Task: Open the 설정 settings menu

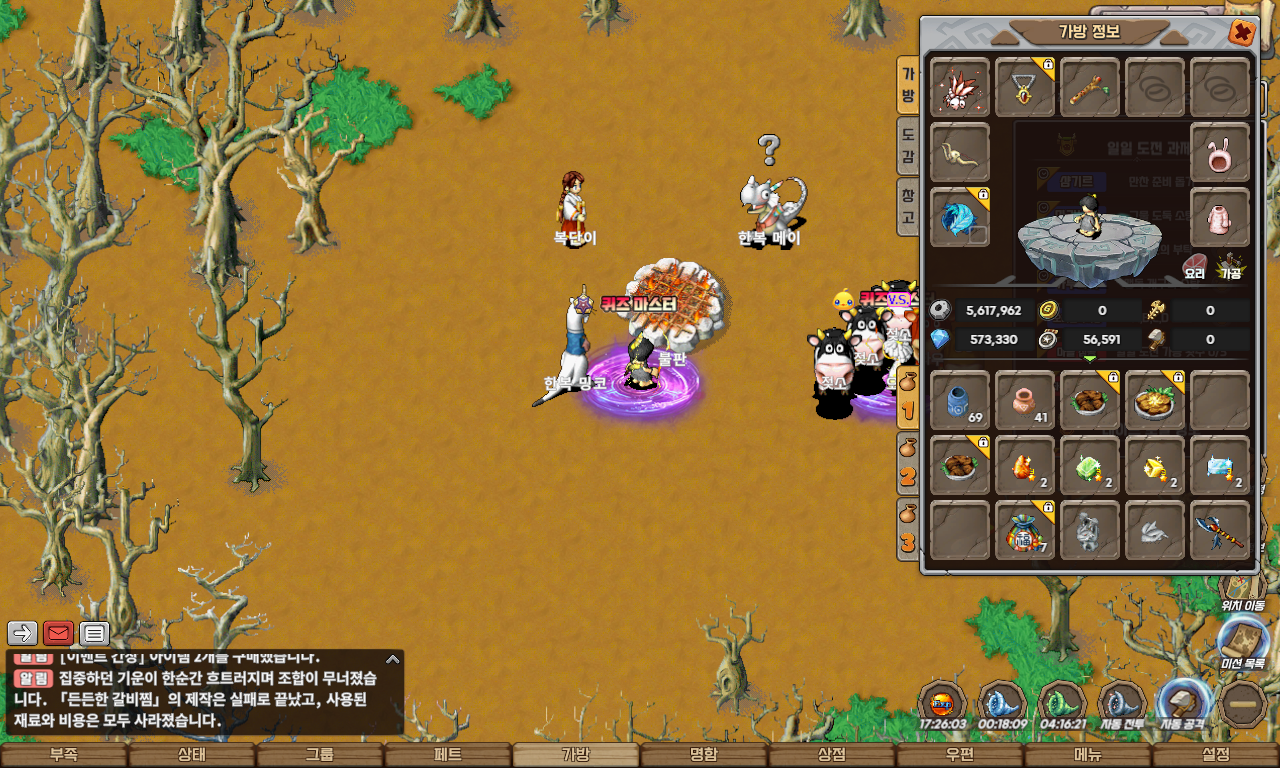Action: 1216,755
